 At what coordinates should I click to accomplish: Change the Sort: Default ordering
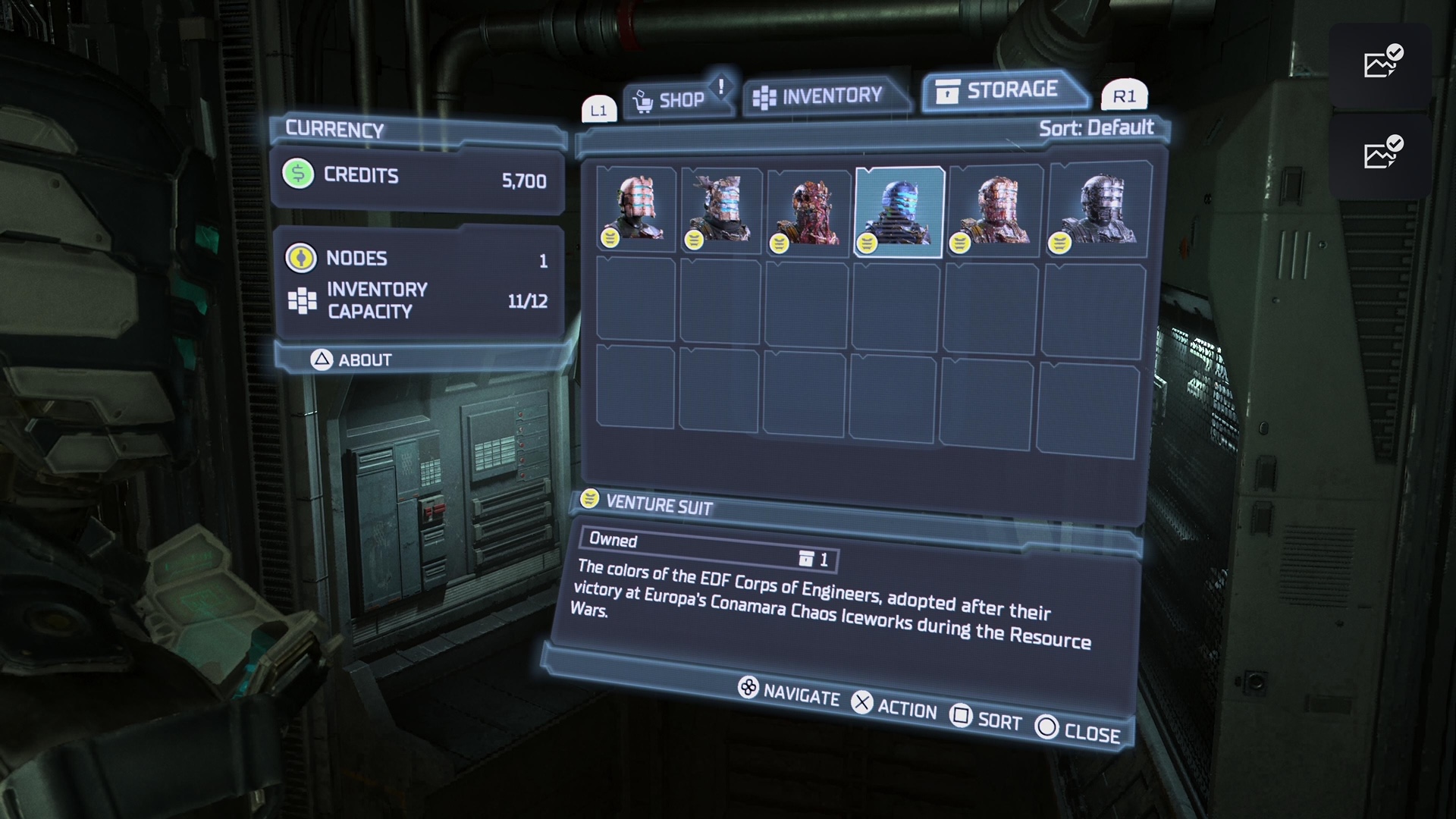(x=1096, y=128)
